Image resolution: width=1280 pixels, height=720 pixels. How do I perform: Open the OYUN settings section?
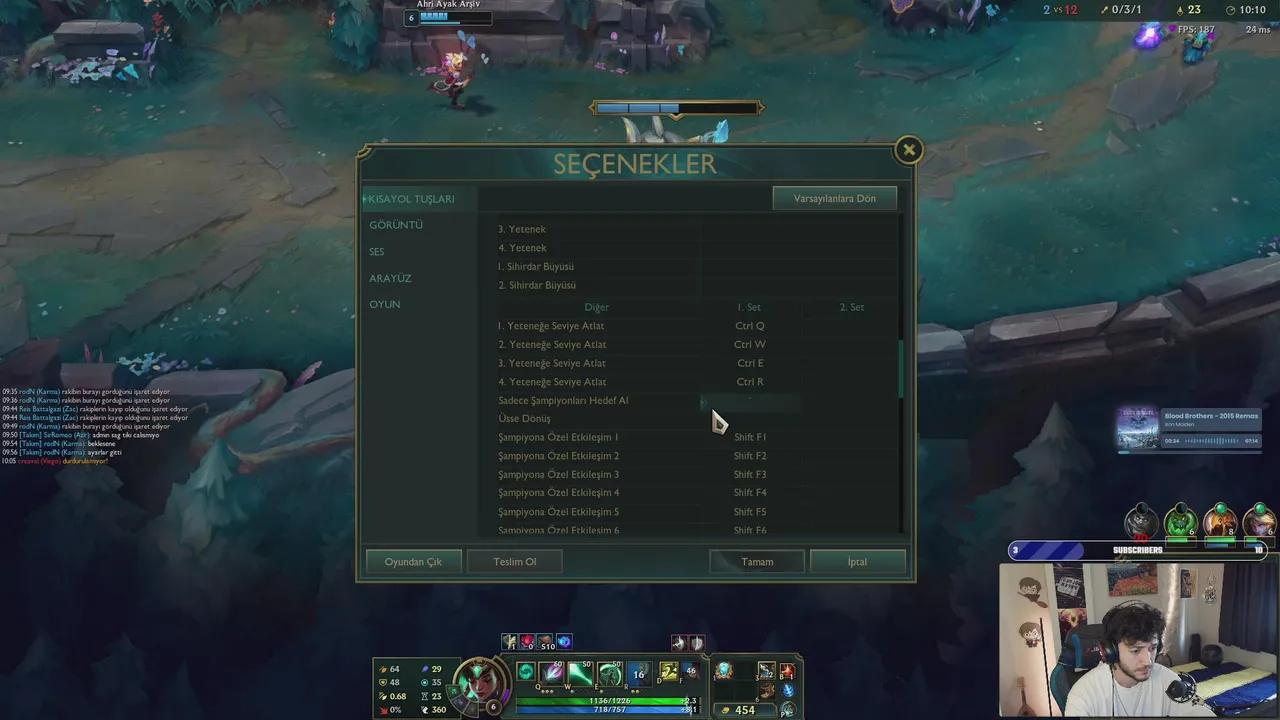coord(385,304)
